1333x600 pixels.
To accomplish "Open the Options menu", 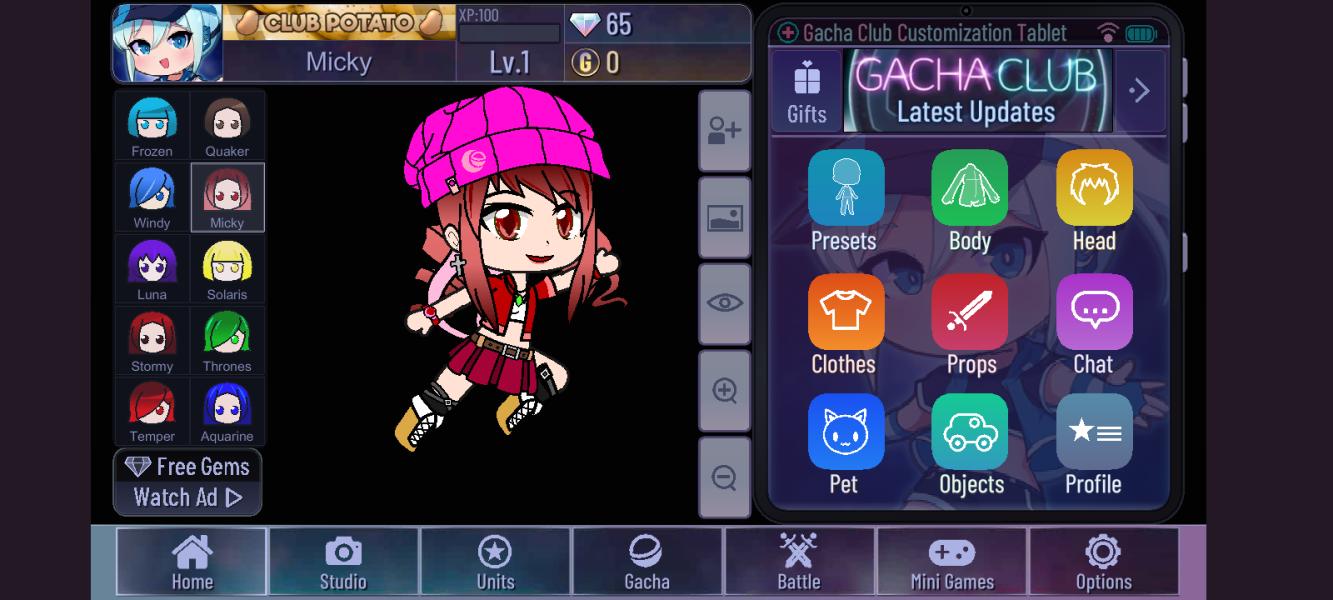I will click(x=1103, y=562).
